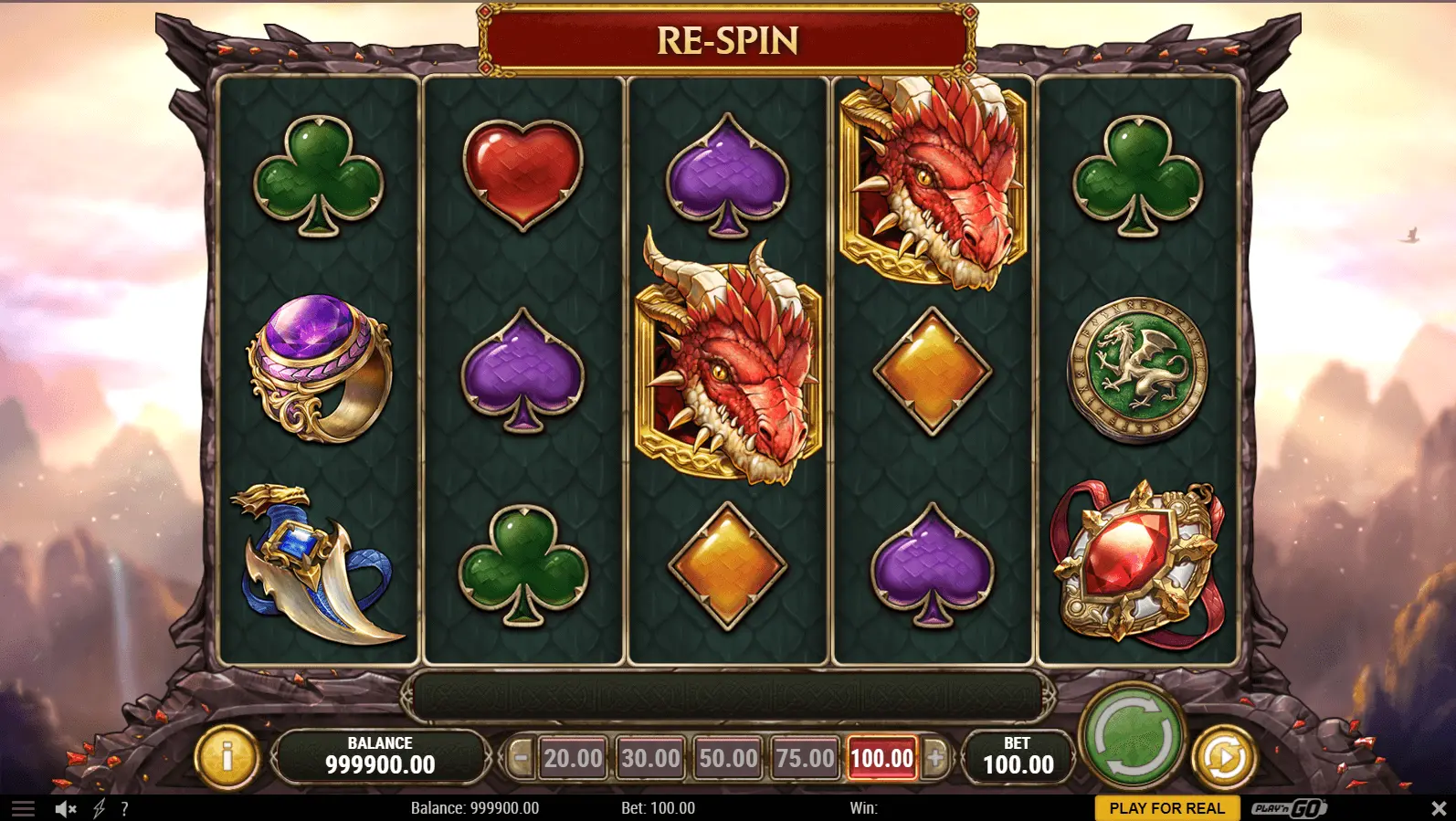This screenshot has width=1456, height=821.
Task: Pick the 75.00 bet option
Action: click(805, 758)
